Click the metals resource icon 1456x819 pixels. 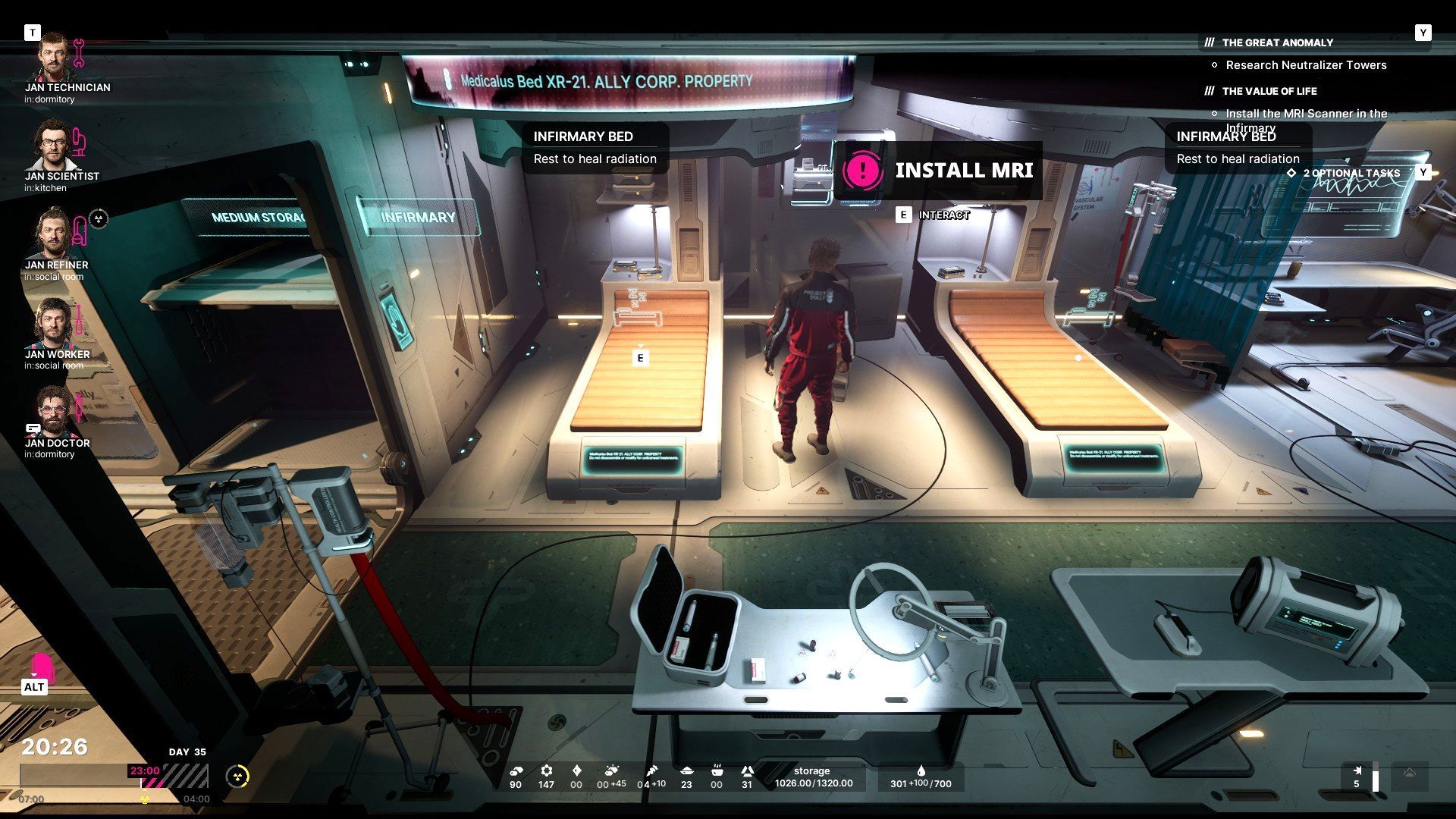[516, 771]
